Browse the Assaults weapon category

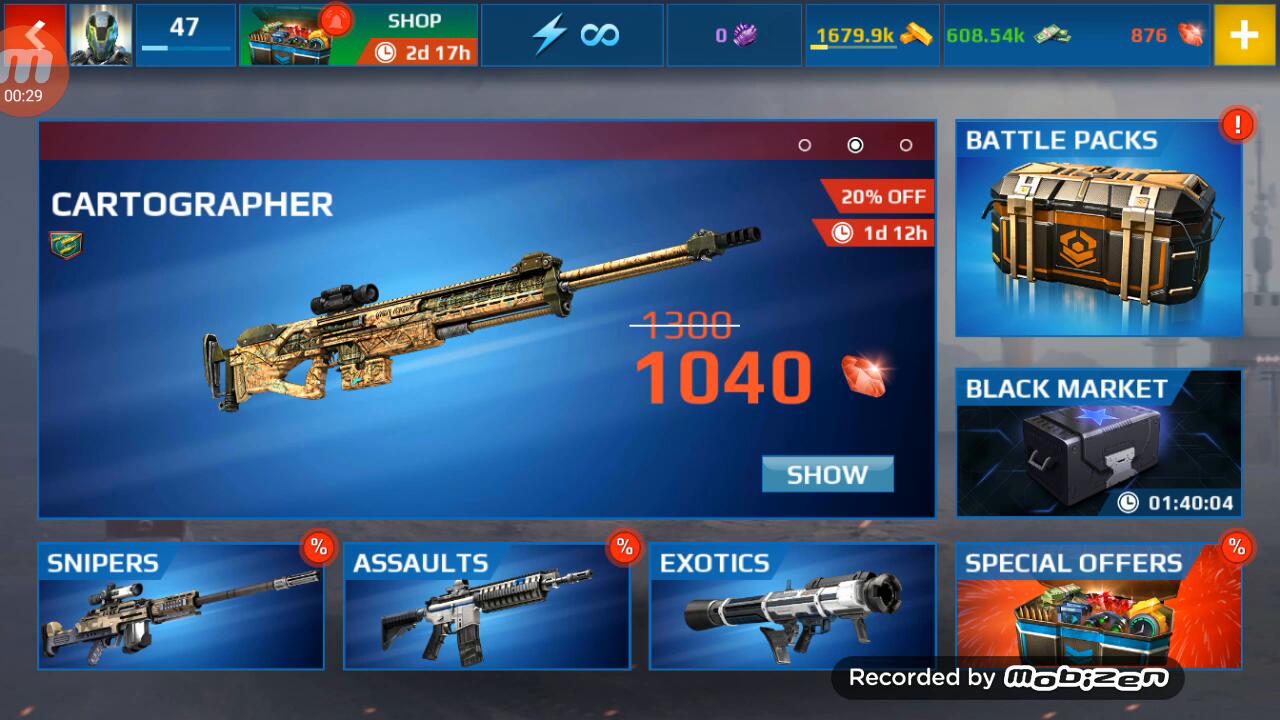click(x=487, y=606)
